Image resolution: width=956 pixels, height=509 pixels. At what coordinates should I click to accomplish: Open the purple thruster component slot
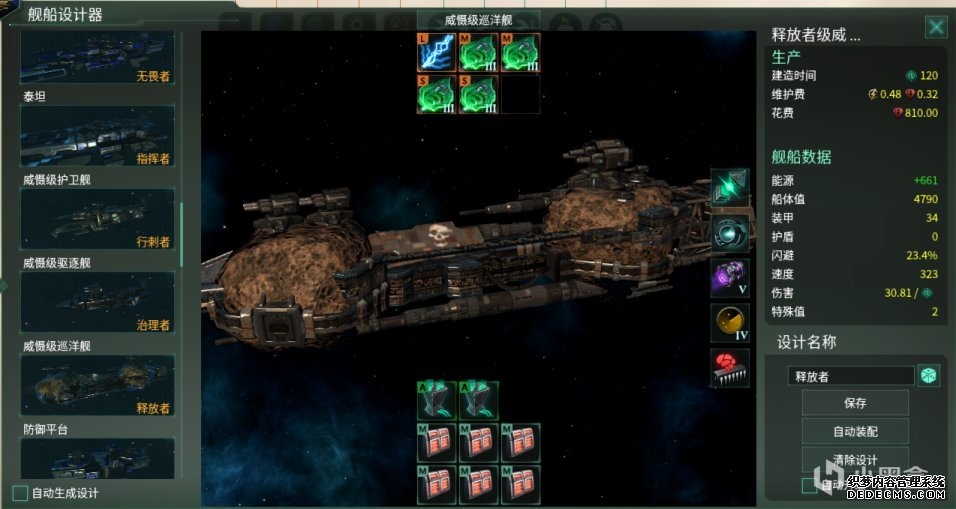(730, 277)
